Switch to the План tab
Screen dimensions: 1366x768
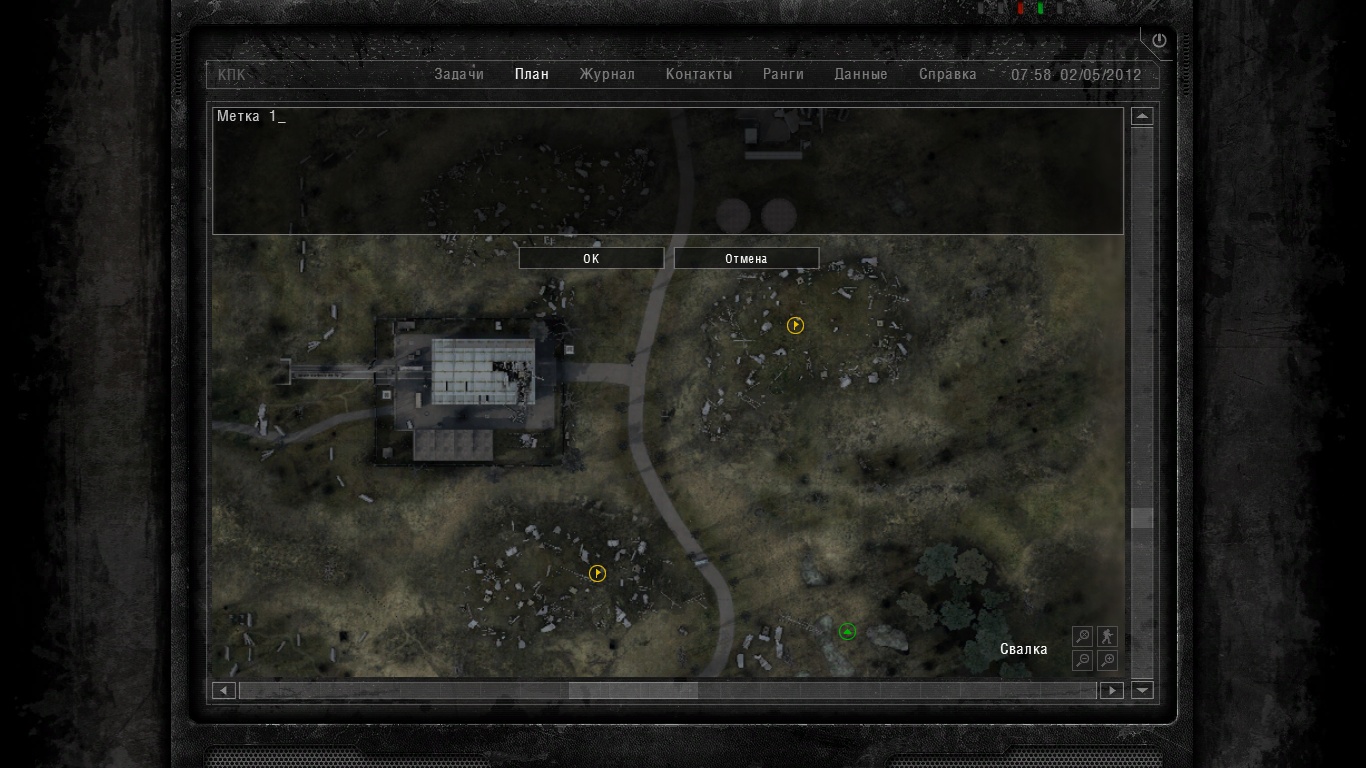tap(532, 74)
